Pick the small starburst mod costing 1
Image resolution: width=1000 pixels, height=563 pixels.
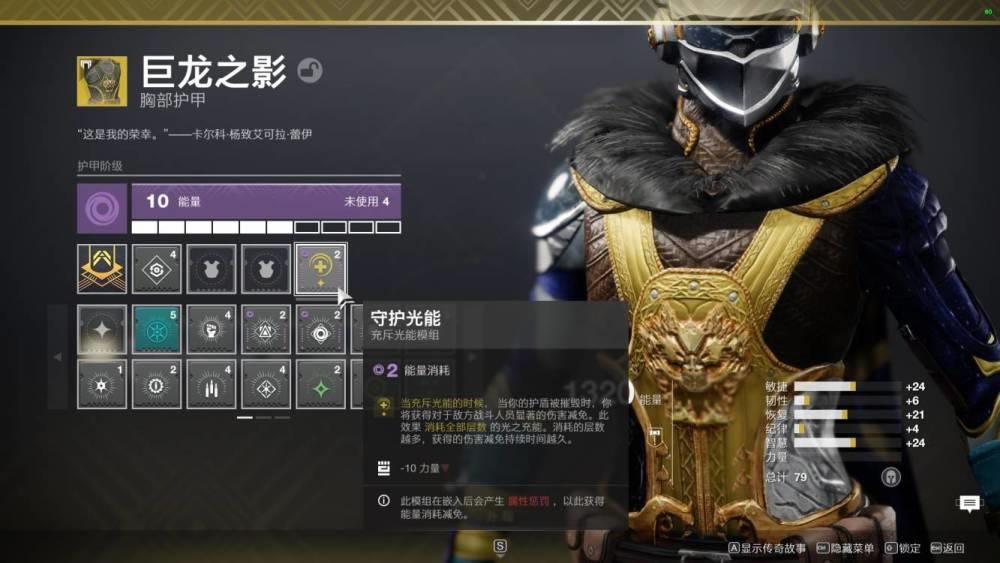pyautogui.click(x=102, y=385)
